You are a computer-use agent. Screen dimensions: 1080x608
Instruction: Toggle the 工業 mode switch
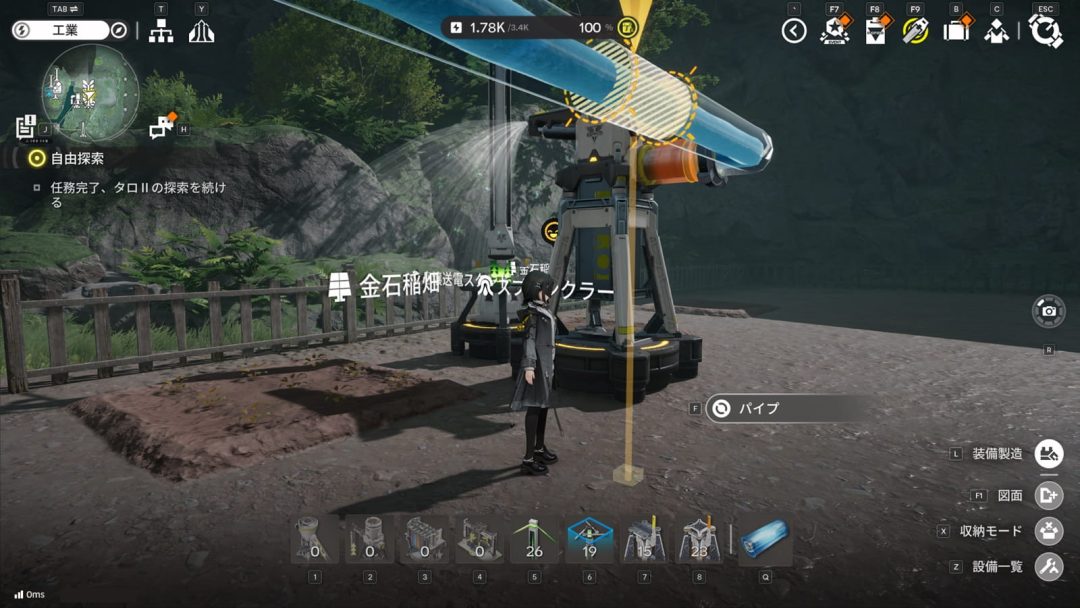point(60,30)
